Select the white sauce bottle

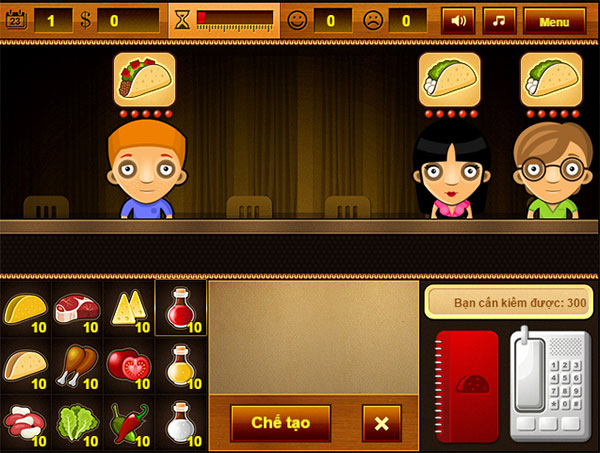[x=181, y=420]
